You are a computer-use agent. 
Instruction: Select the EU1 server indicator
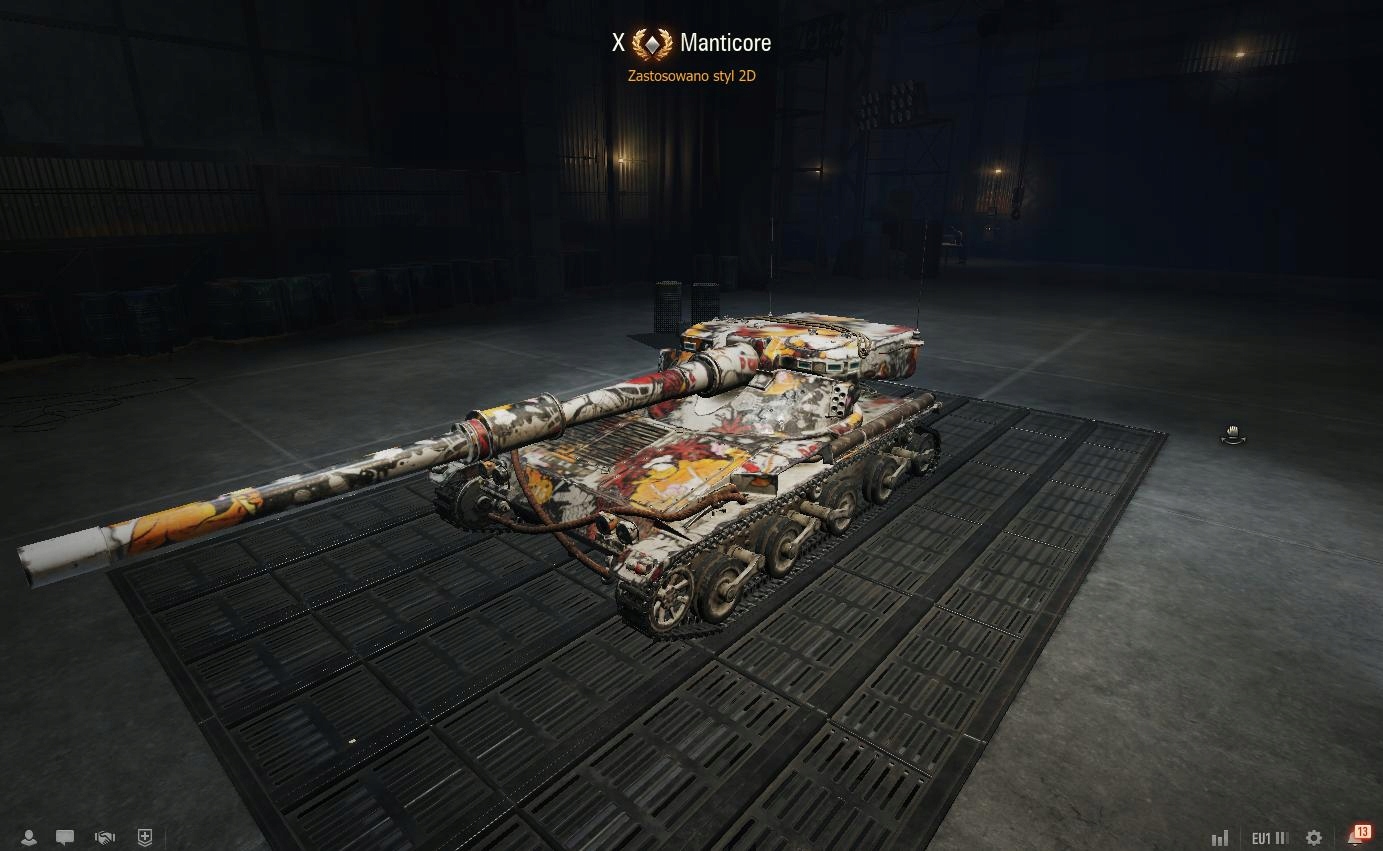(x=1269, y=838)
